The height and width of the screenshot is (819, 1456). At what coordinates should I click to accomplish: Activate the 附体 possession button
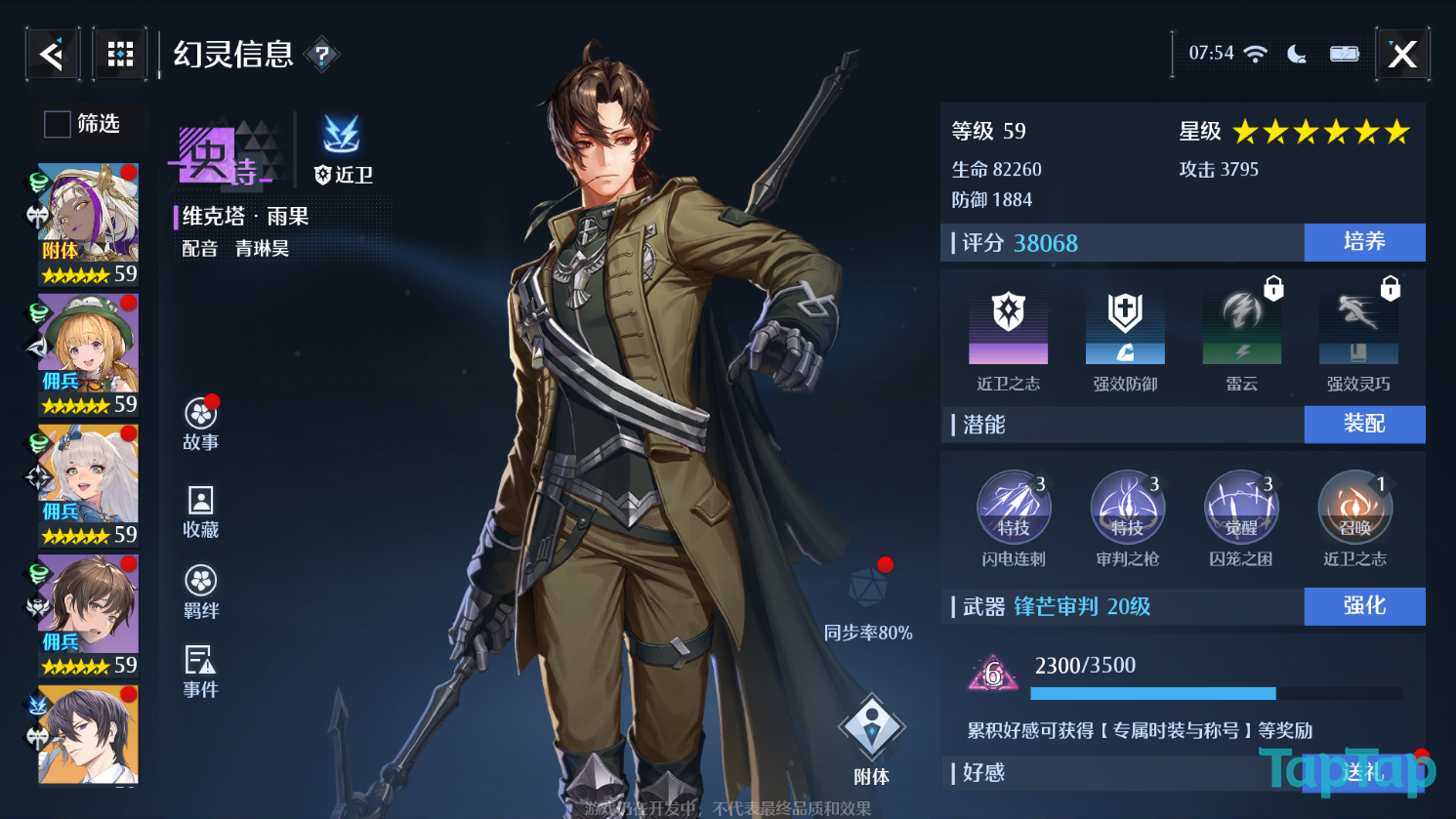(x=871, y=739)
